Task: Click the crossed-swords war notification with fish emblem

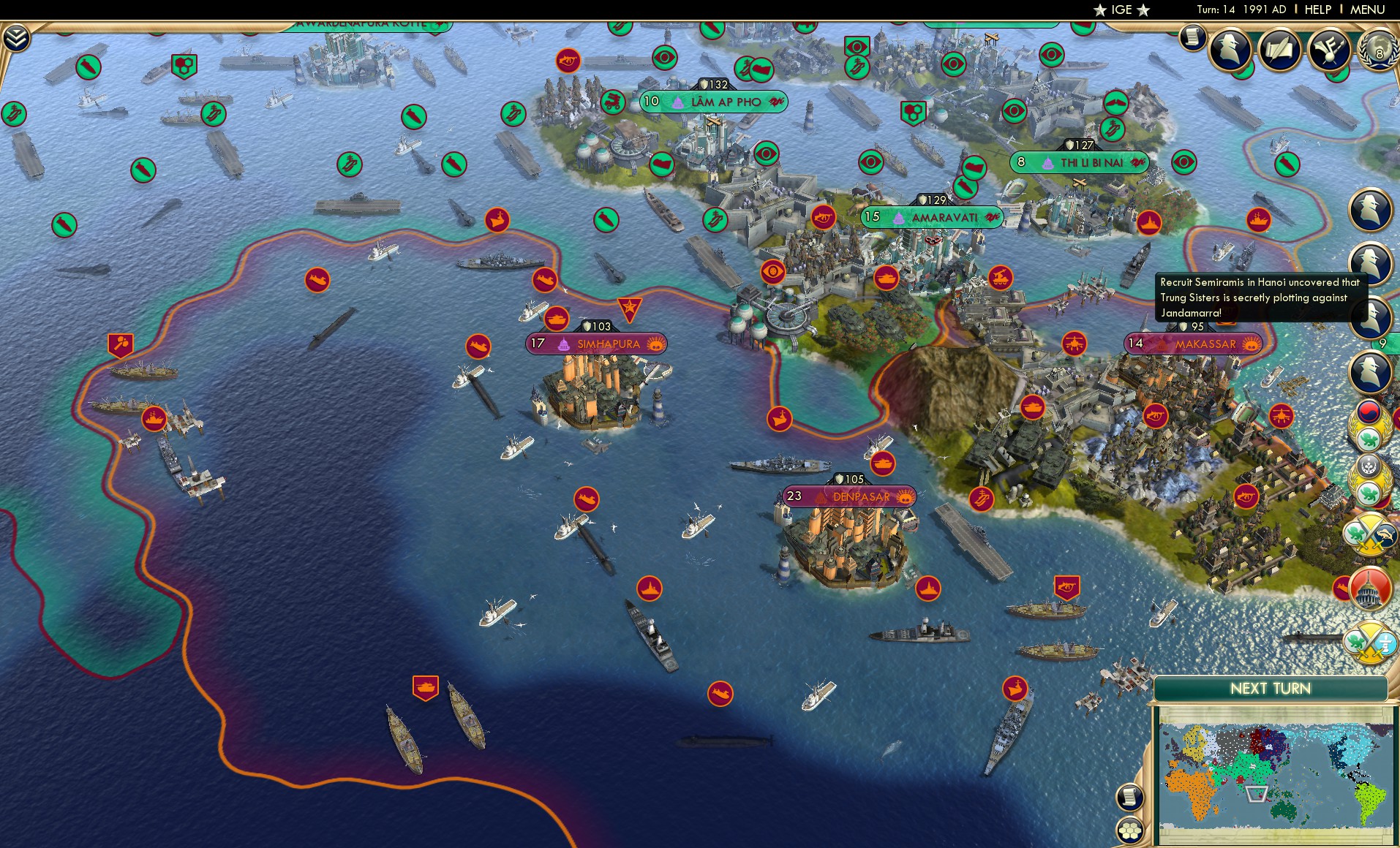Action: pyautogui.click(x=1366, y=531)
